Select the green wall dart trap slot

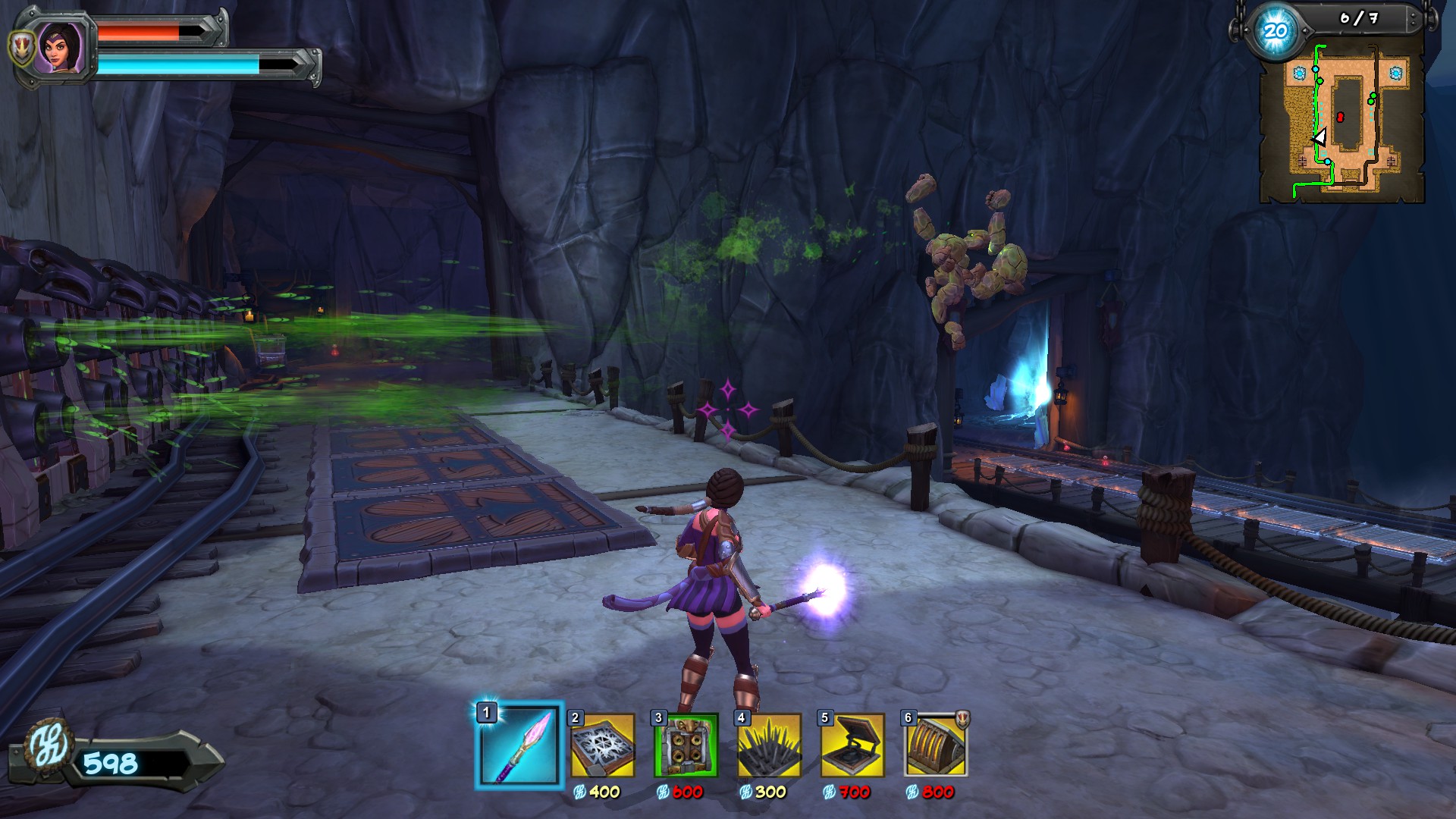coord(686,746)
